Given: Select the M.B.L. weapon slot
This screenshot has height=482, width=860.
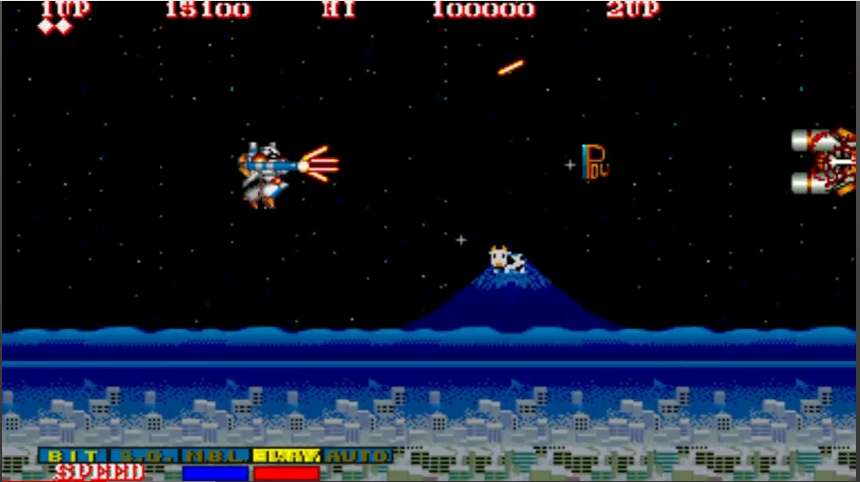Looking at the screenshot, I should pos(215,456).
